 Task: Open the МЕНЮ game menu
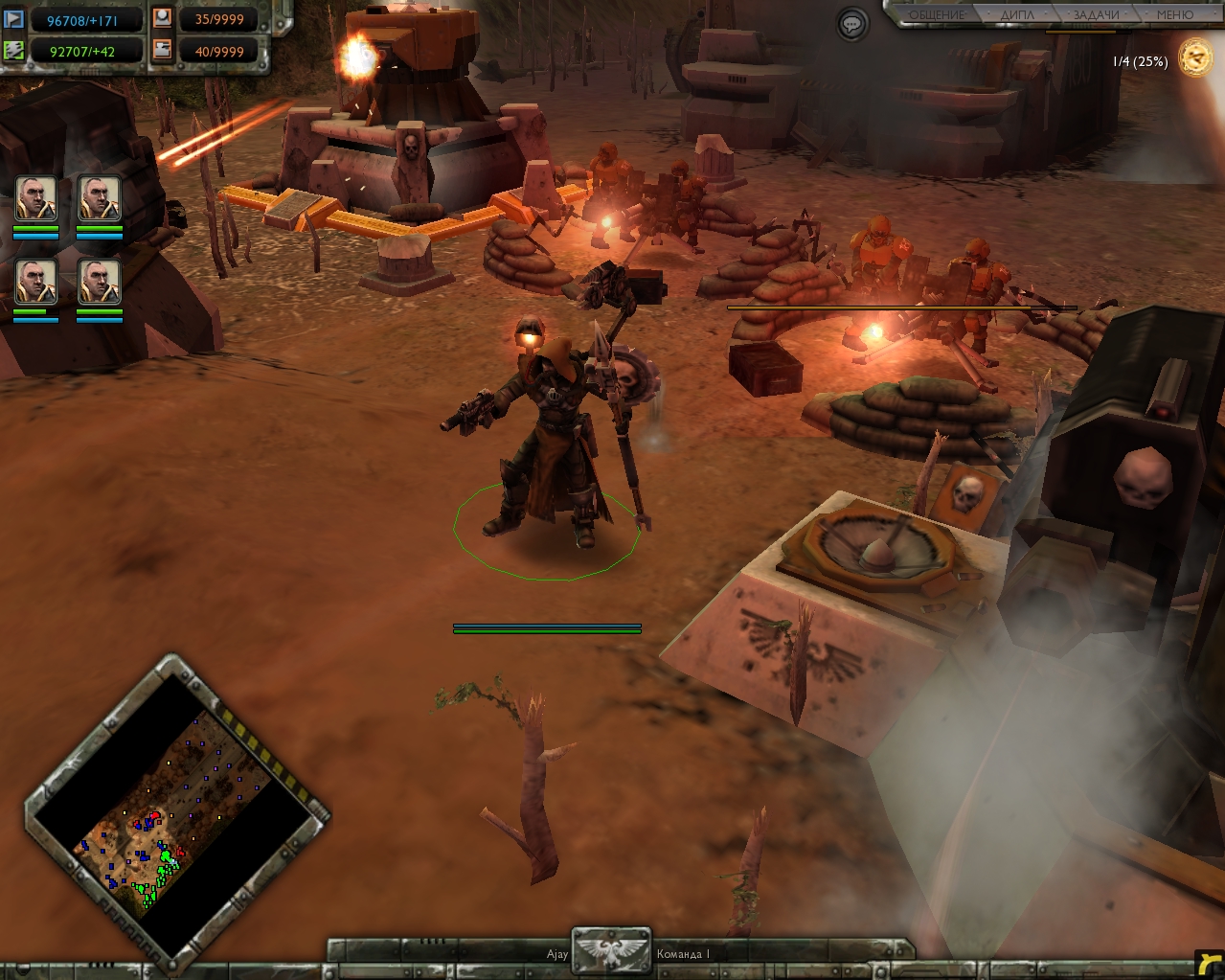pos(1174,14)
